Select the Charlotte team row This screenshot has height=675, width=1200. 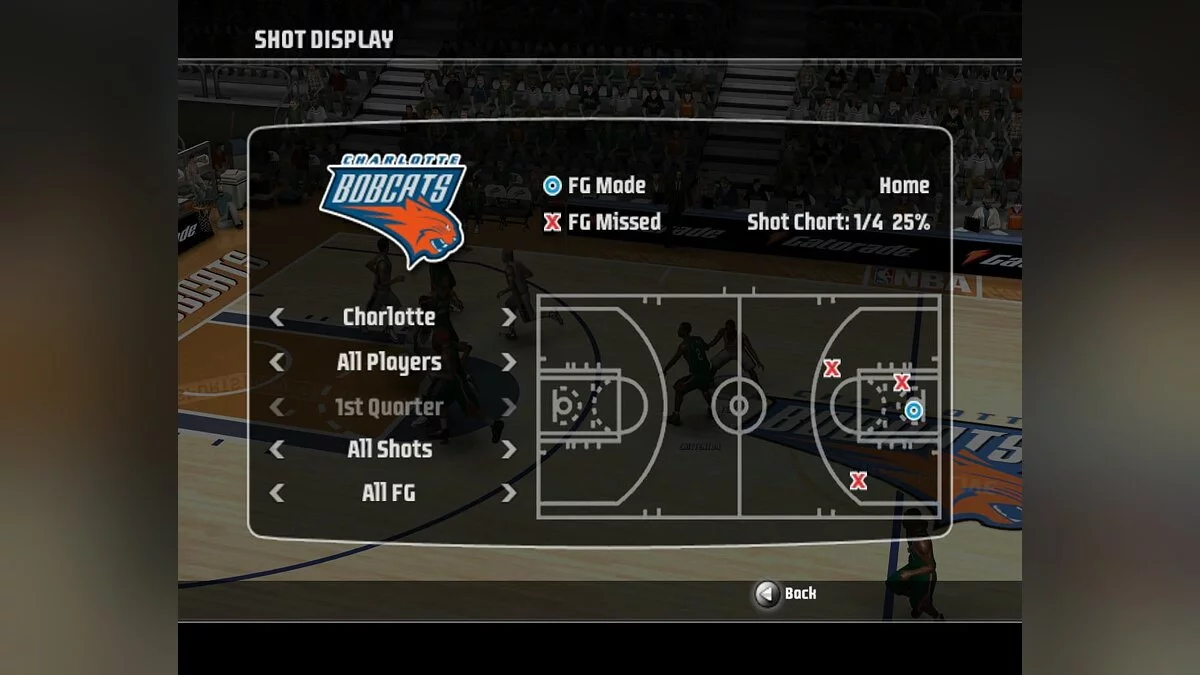point(389,317)
